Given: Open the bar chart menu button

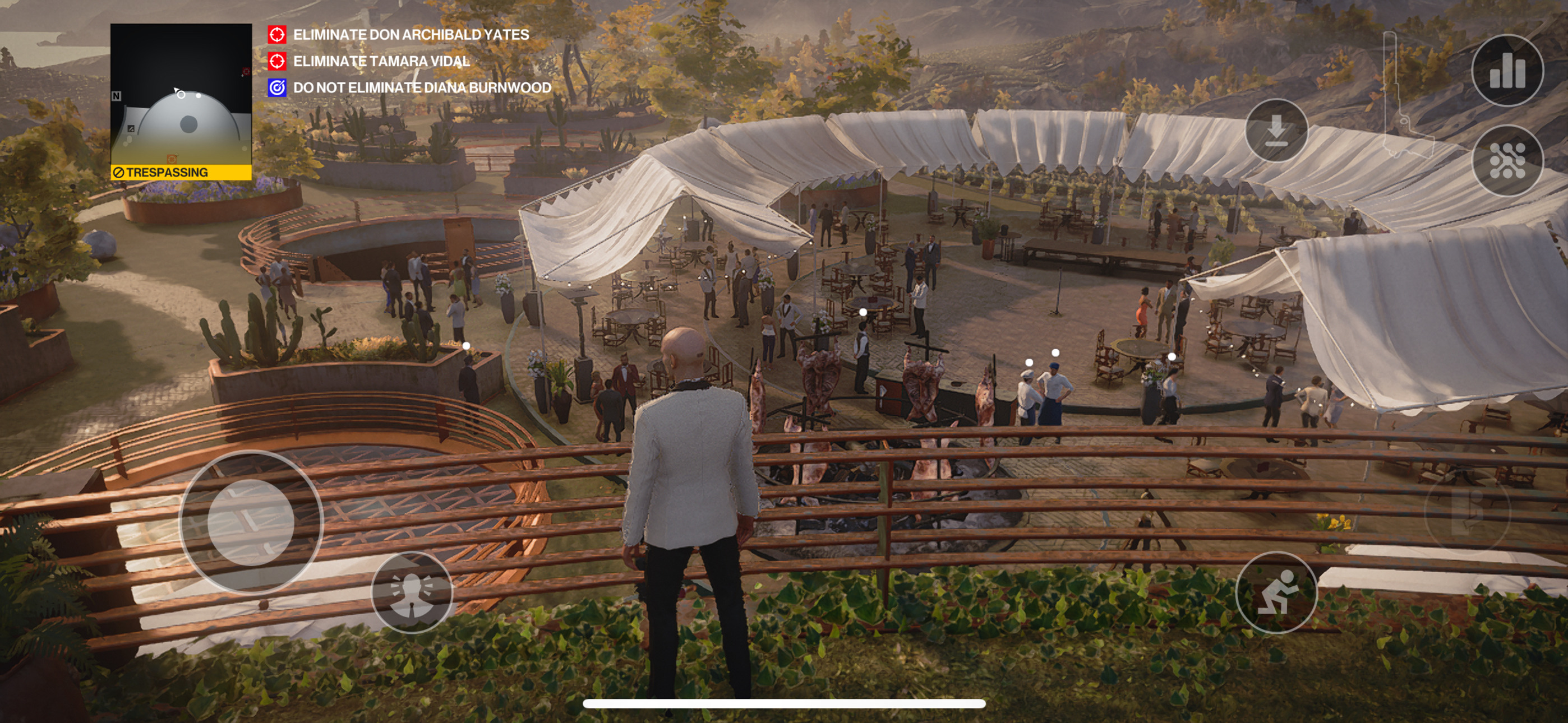Looking at the screenshot, I should 1506,71.
